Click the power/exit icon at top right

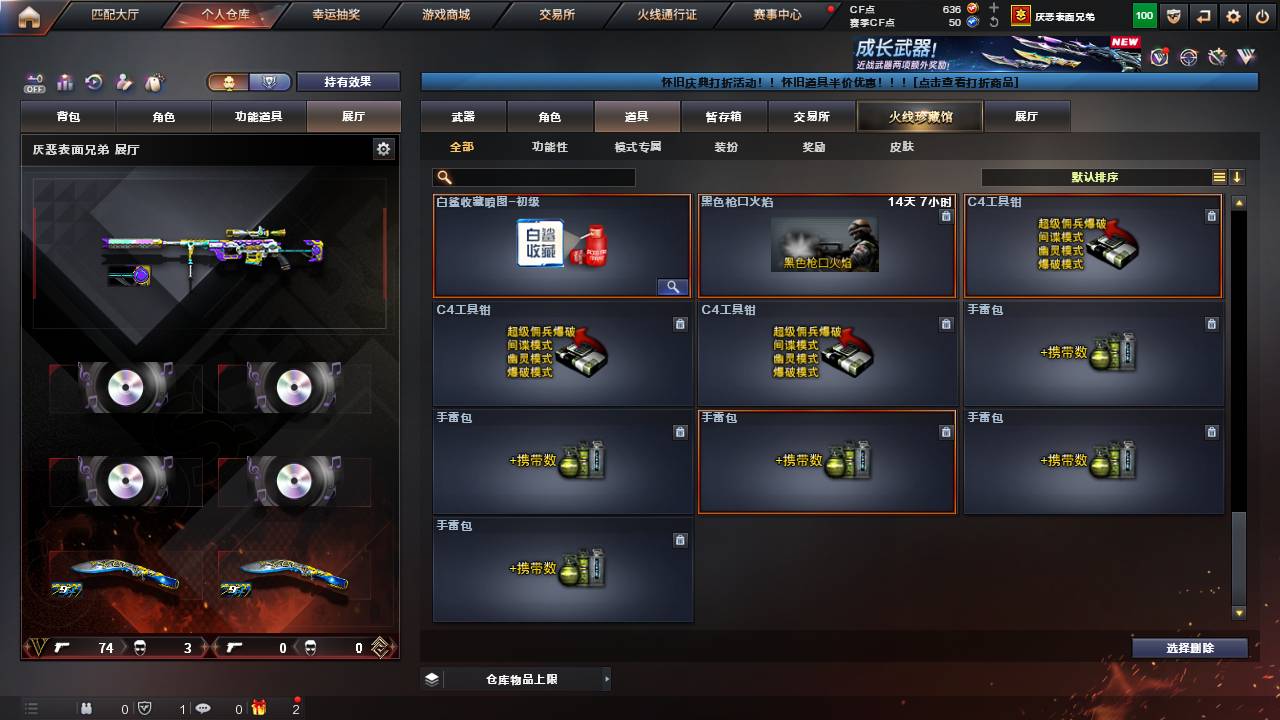click(x=1262, y=15)
